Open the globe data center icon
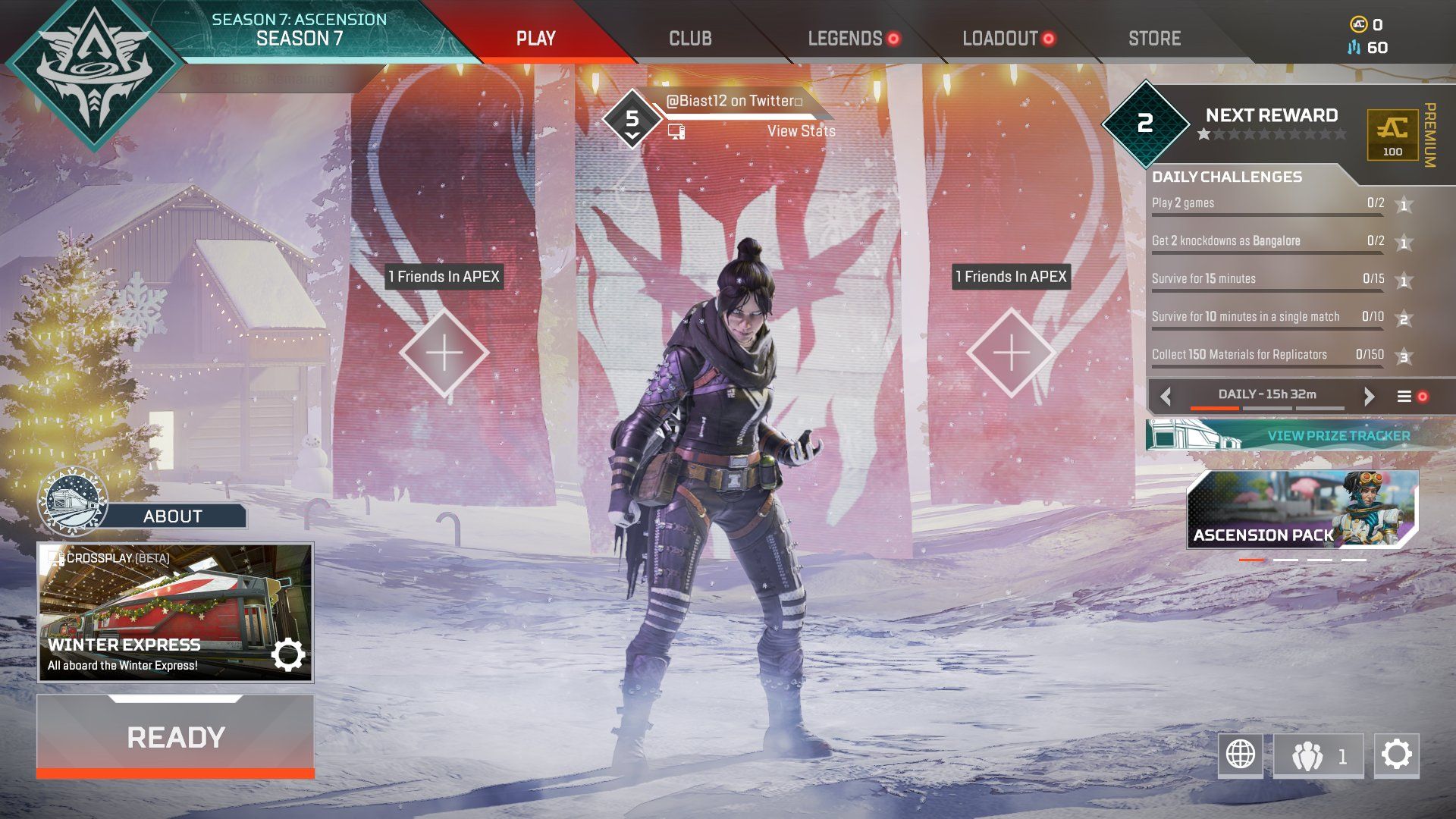 coord(1241,755)
